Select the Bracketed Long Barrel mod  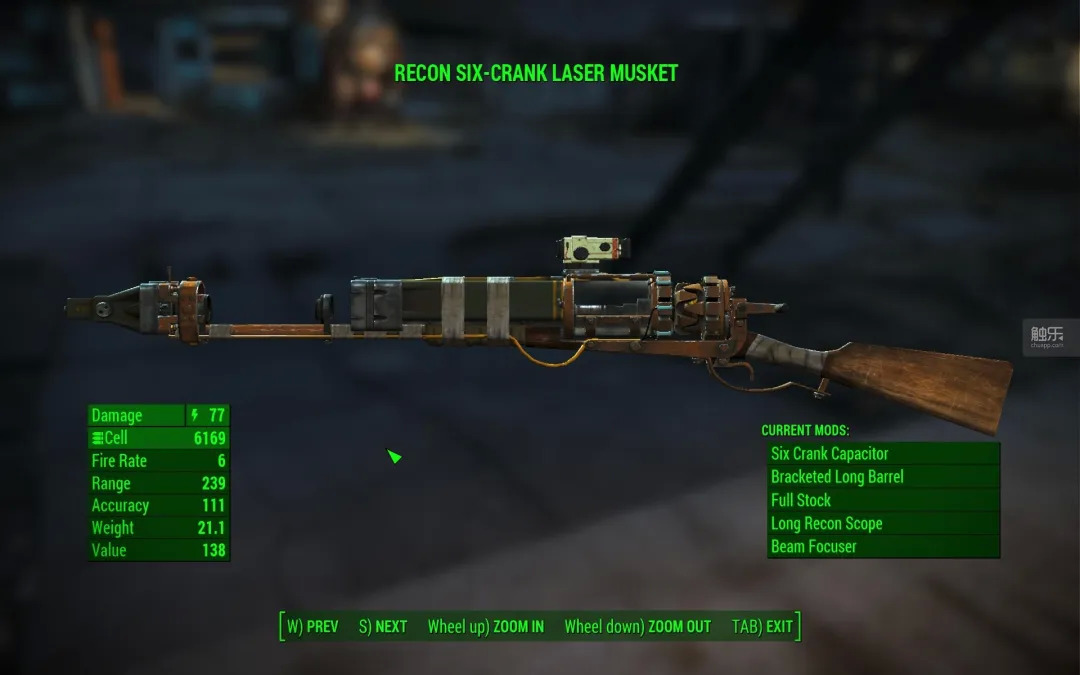(x=883, y=477)
